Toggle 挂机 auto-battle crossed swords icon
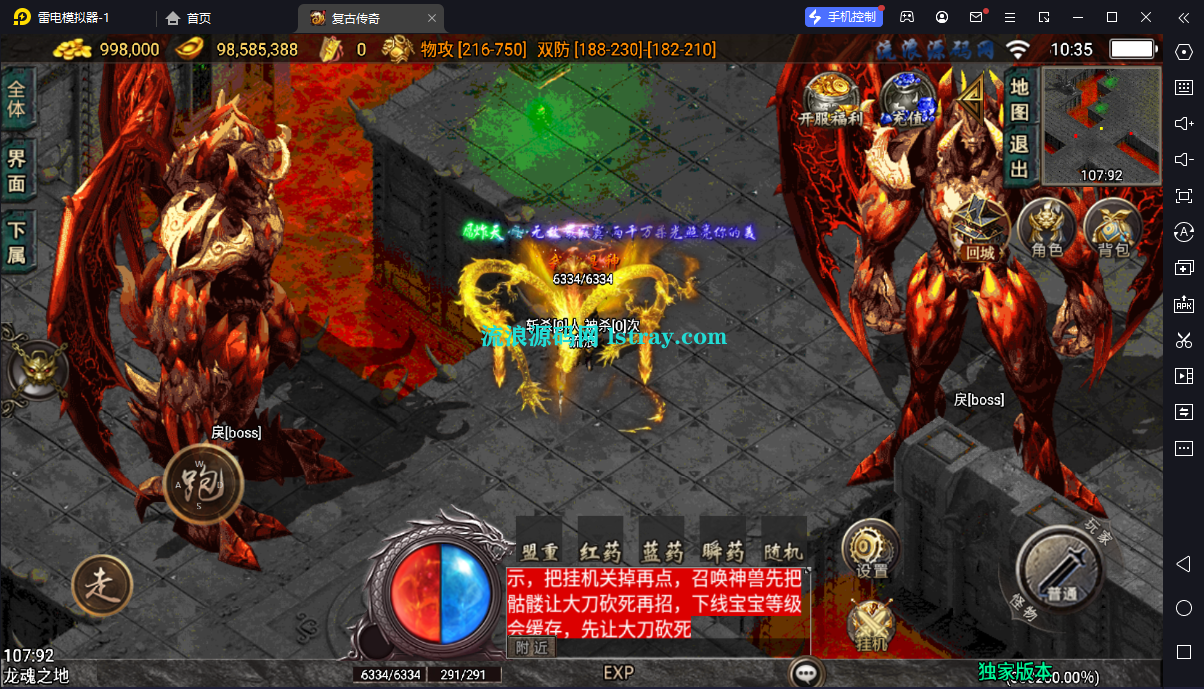Image resolution: width=1204 pixels, height=689 pixels. 871,627
